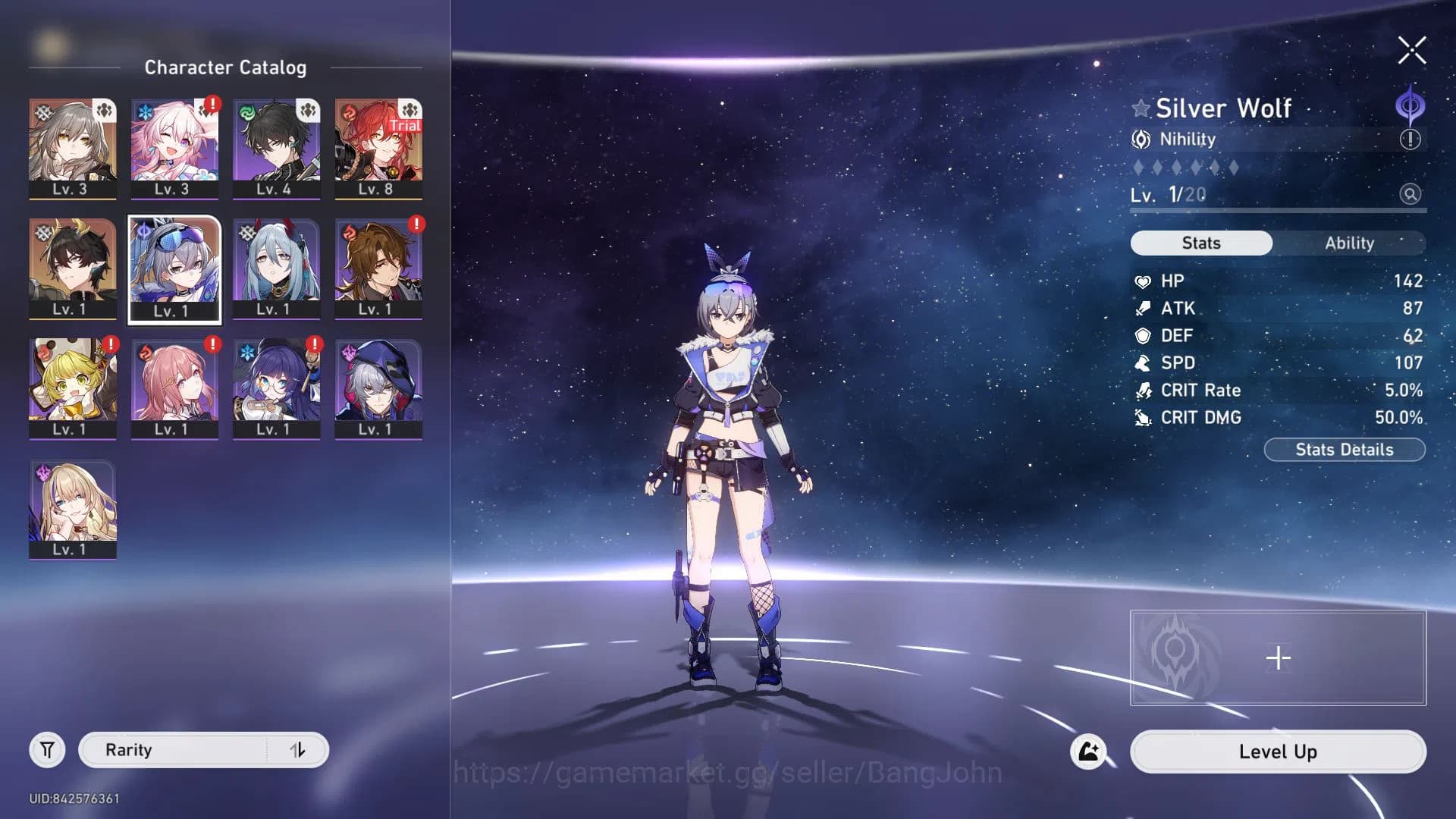Image resolution: width=1456 pixels, height=819 pixels.
Task: Toggle the sort order arrow in Rarity bar
Action: tap(298, 749)
